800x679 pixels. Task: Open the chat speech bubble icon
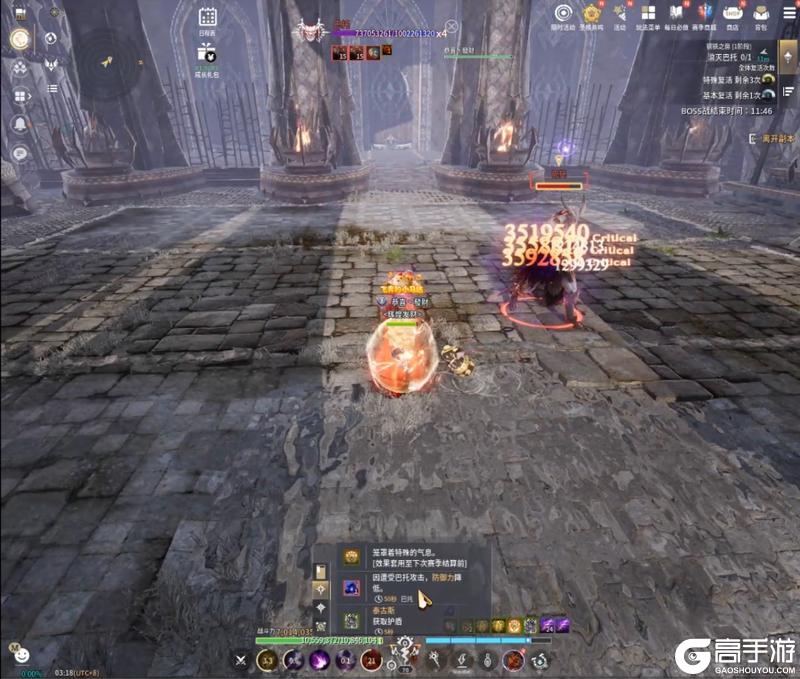(x=19, y=153)
